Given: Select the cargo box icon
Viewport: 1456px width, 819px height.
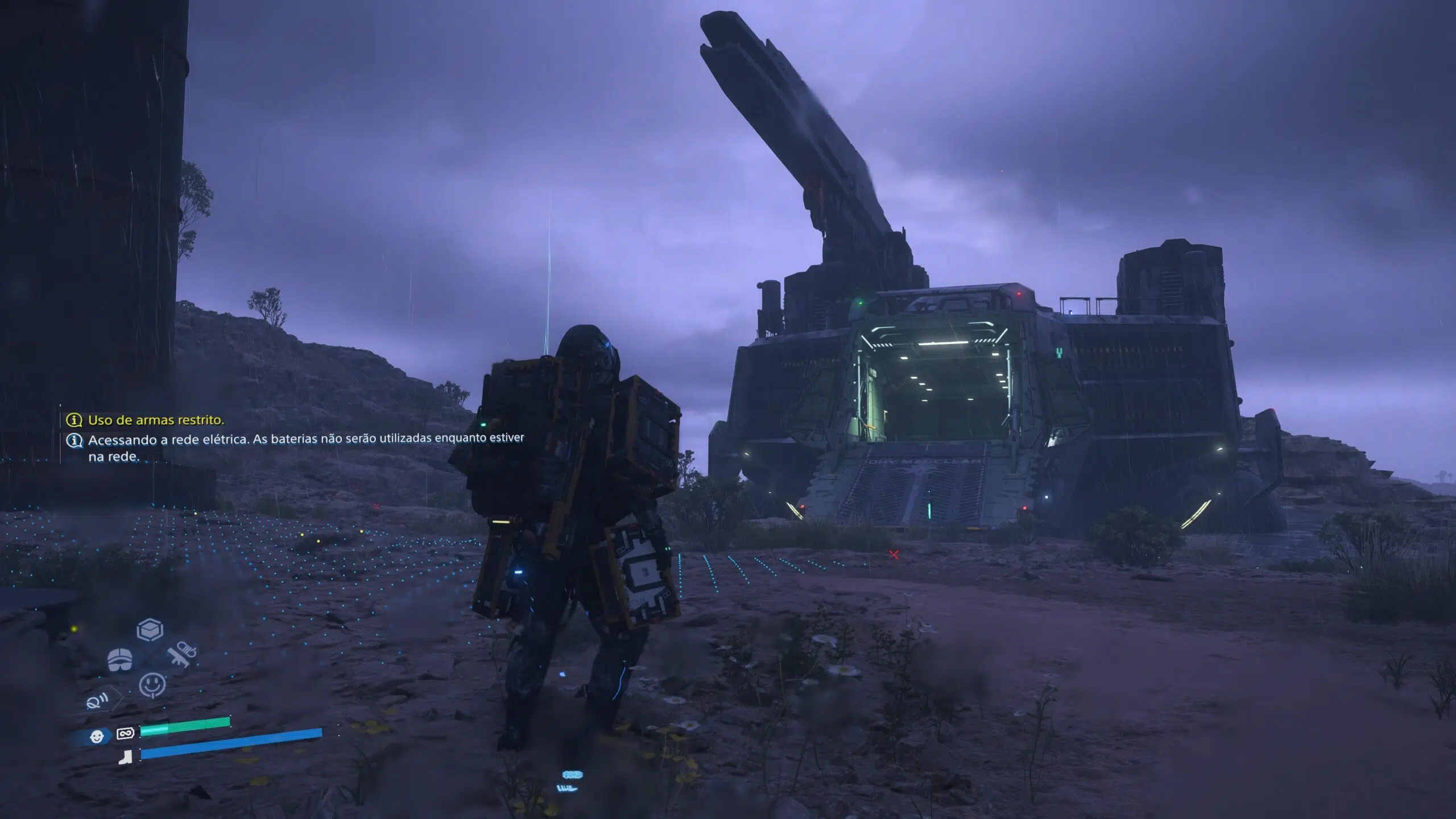Looking at the screenshot, I should [150, 630].
